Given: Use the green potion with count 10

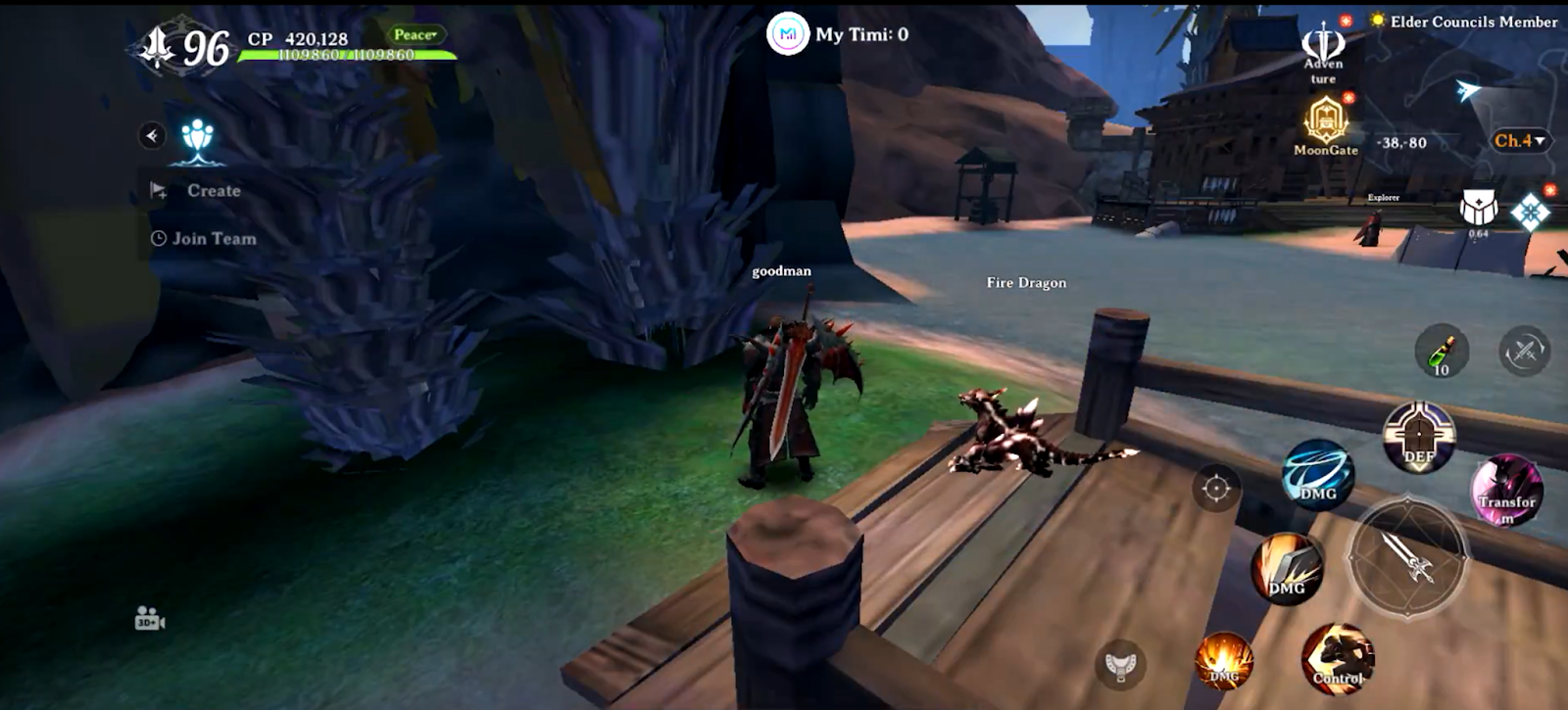Looking at the screenshot, I should pos(1442,351).
